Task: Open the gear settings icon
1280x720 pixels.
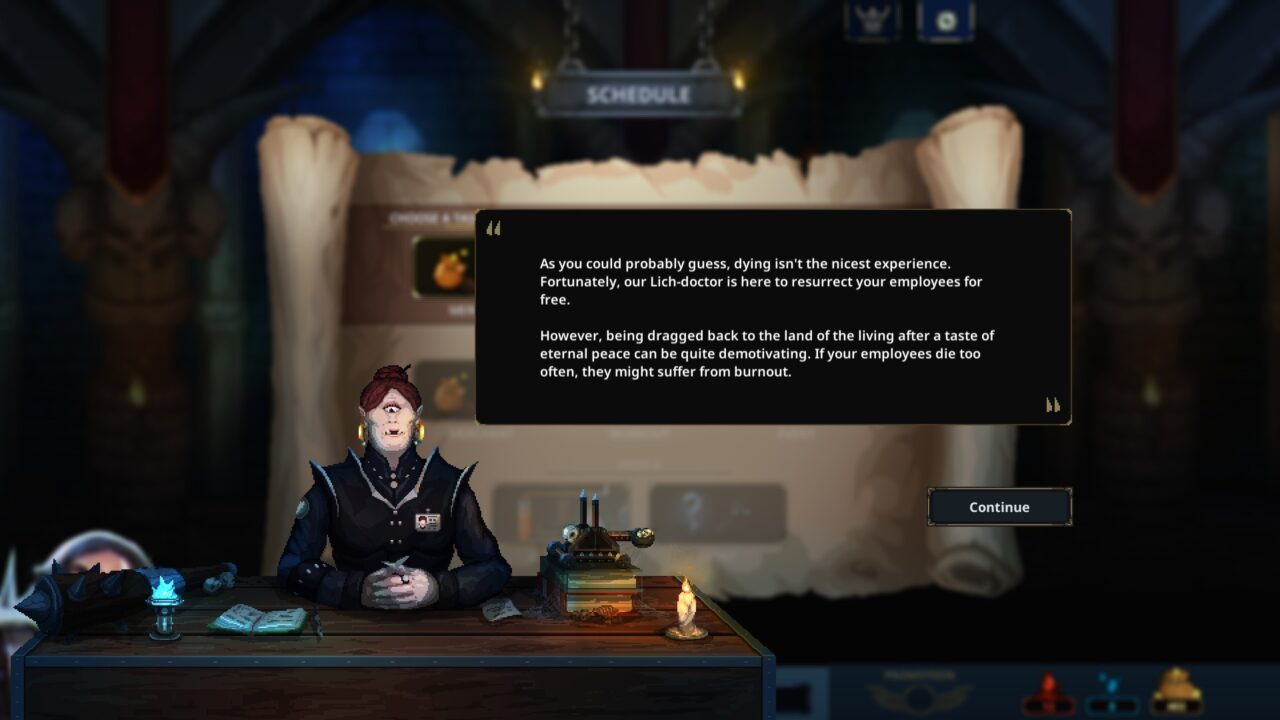Action: point(945,20)
